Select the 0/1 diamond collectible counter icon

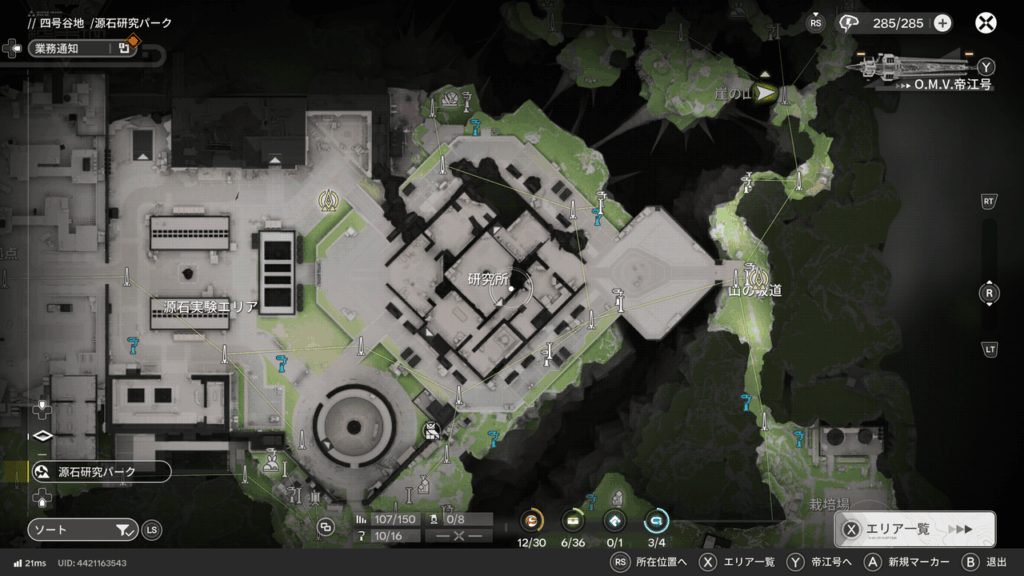(615, 520)
